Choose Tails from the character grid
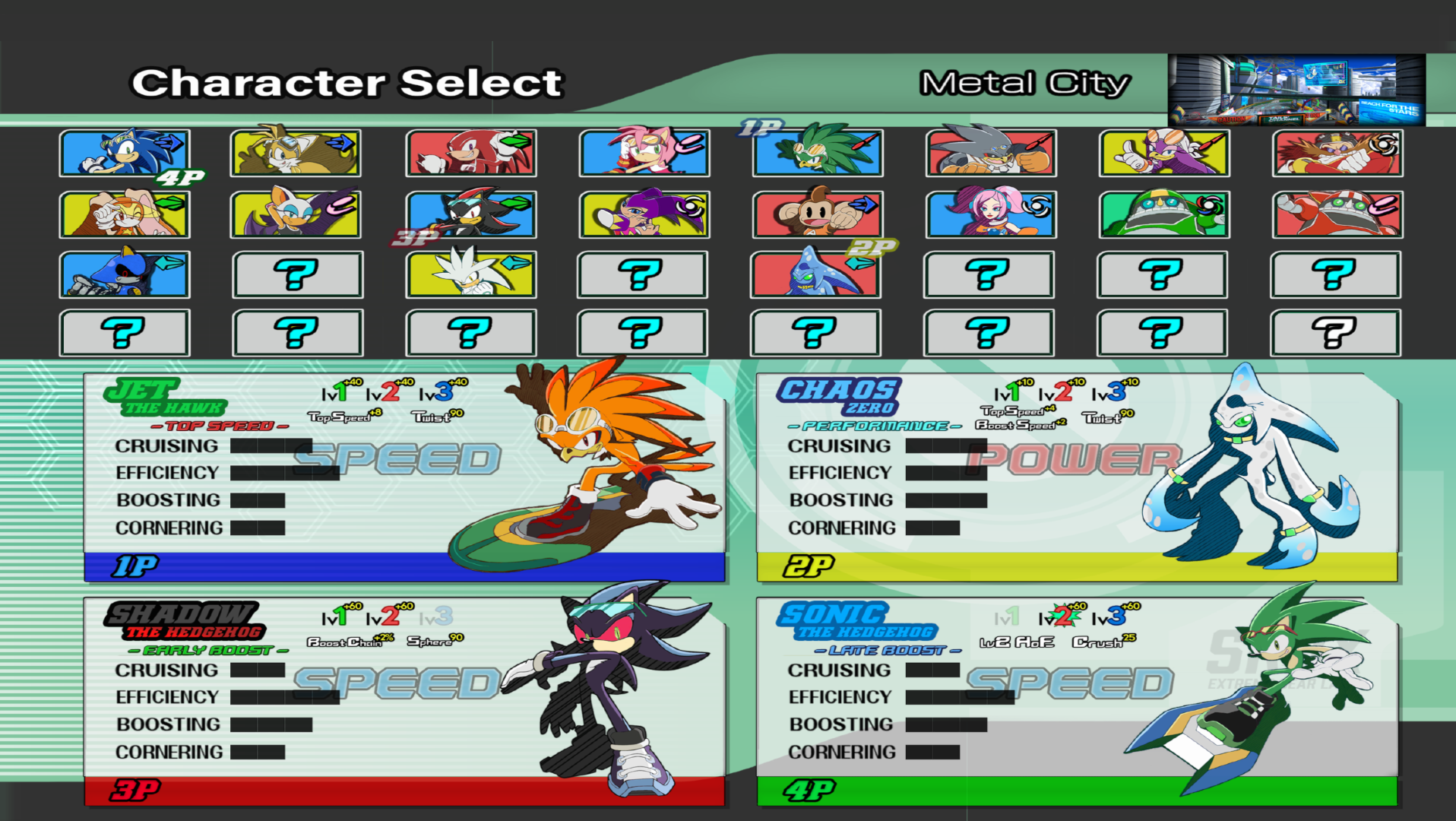The height and width of the screenshot is (821, 1456). pyautogui.click(x=296, y=153)
